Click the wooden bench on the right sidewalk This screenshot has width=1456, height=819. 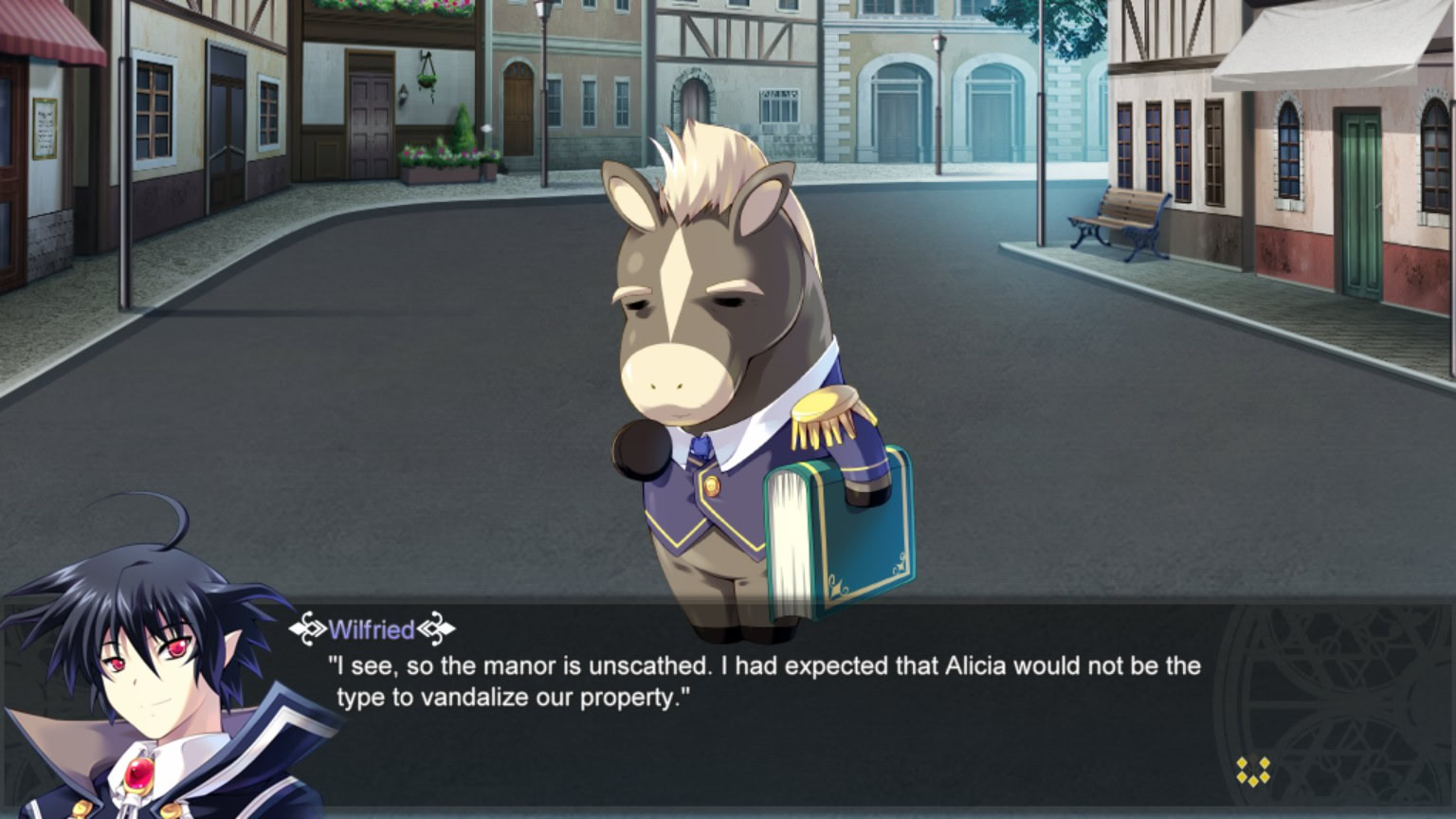[1120, 220]
